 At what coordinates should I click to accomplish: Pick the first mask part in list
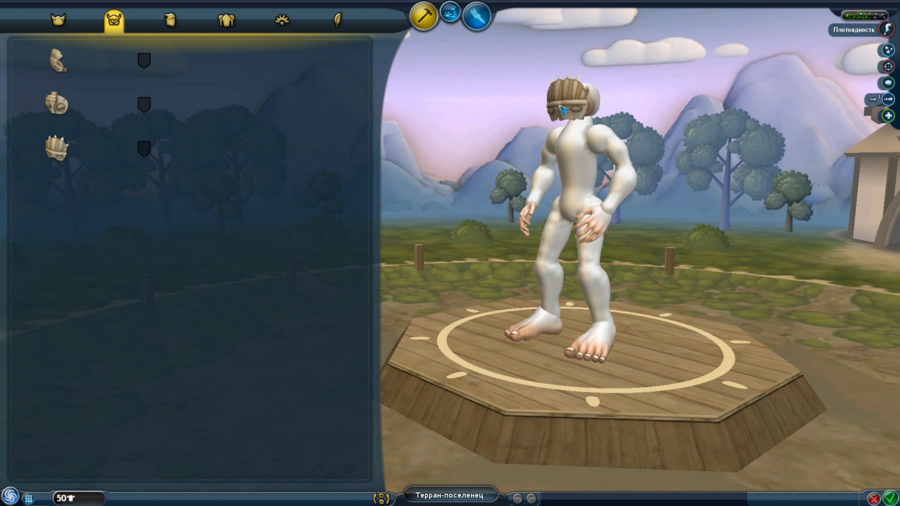[x=58, y=61]
